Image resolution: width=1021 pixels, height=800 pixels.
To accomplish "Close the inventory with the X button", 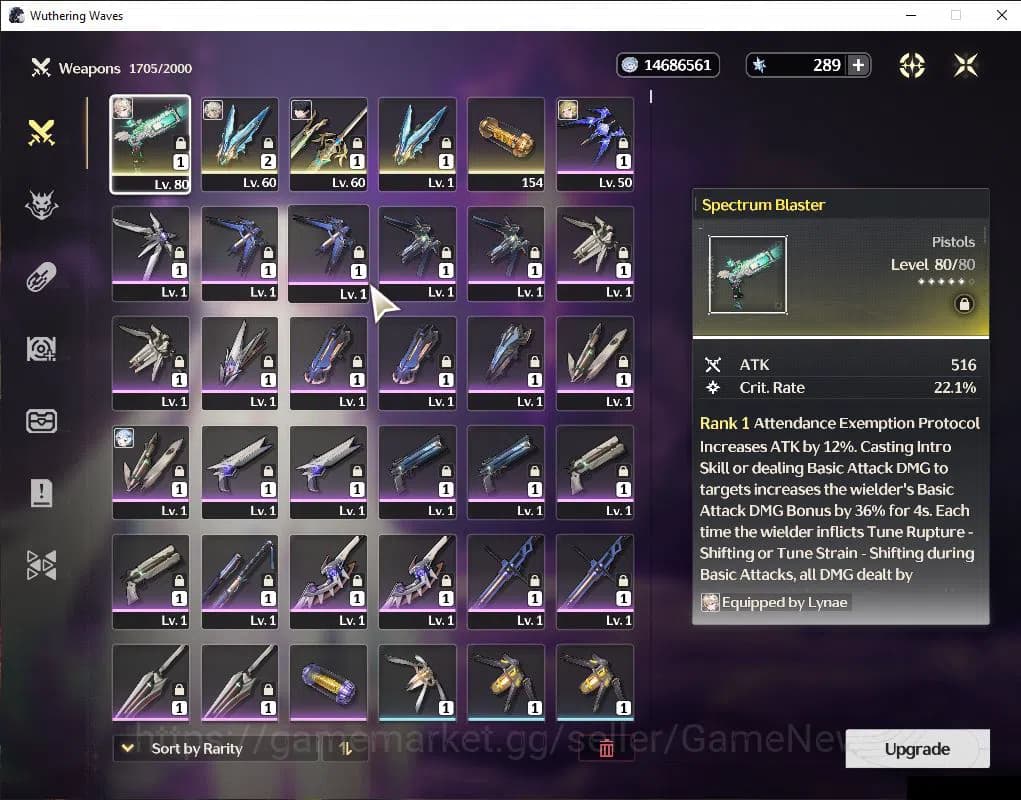I will tap(965, 65).
